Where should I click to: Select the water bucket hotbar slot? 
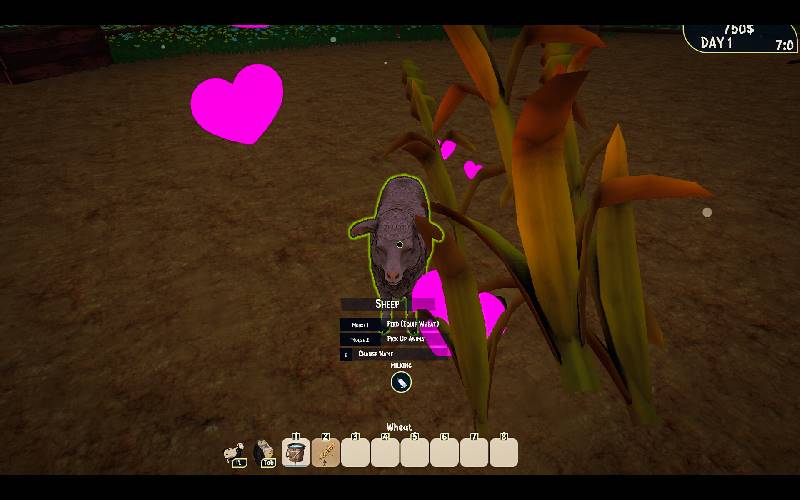(x=296, y=453)
